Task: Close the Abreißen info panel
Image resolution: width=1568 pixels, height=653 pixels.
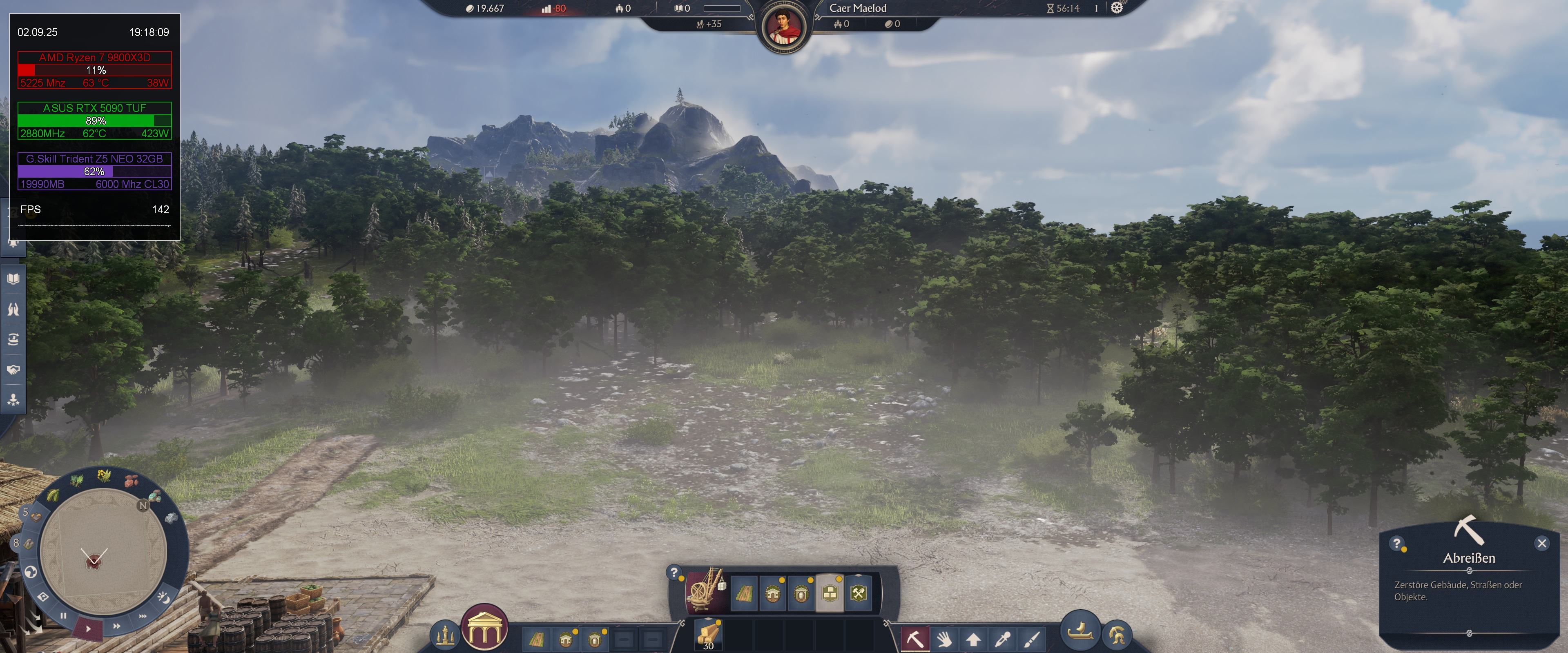Action: (x=1541, y=544)
